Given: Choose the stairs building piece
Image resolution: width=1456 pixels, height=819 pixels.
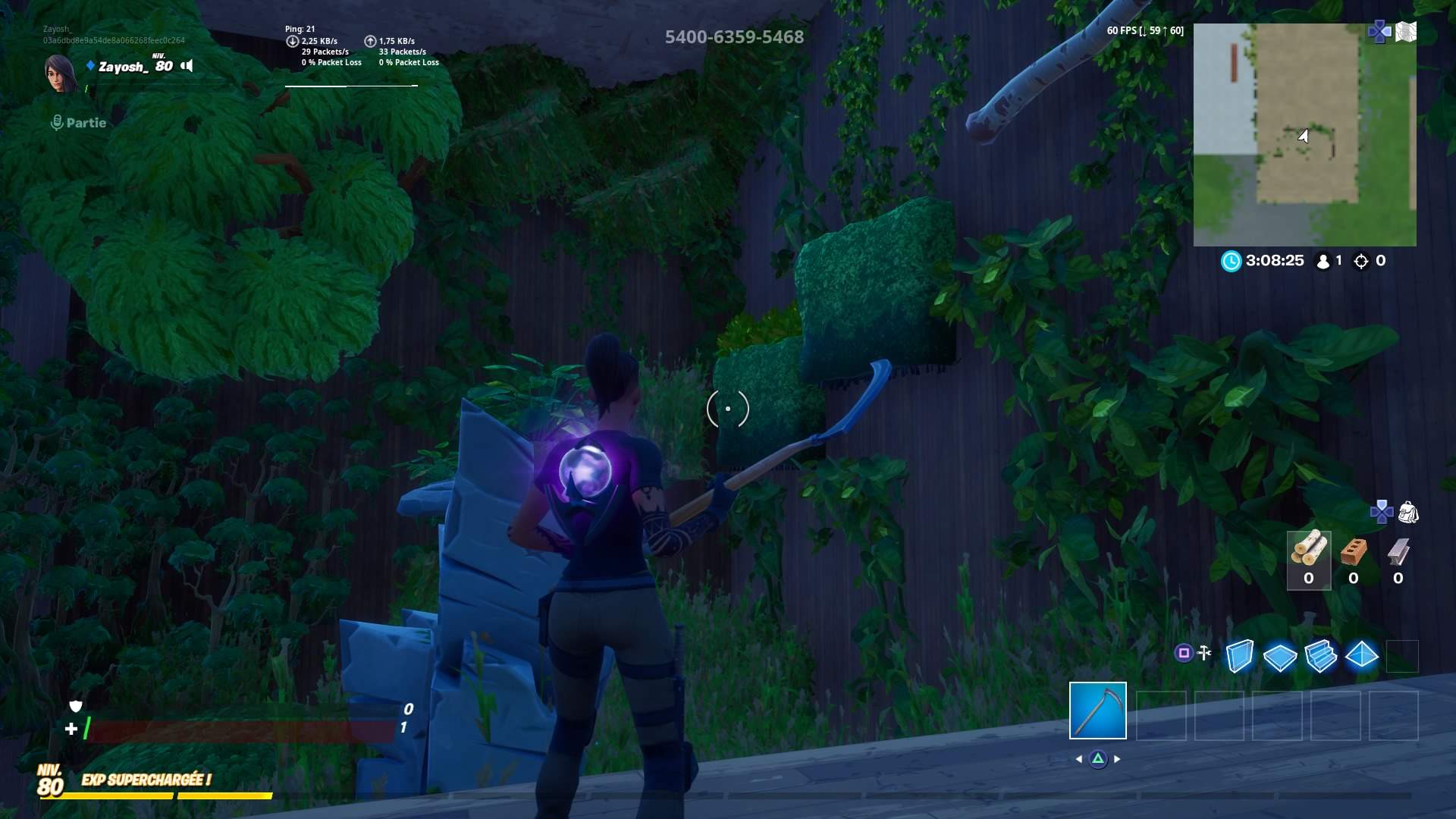Looking at the screenshot, I should pos(1320,656).
